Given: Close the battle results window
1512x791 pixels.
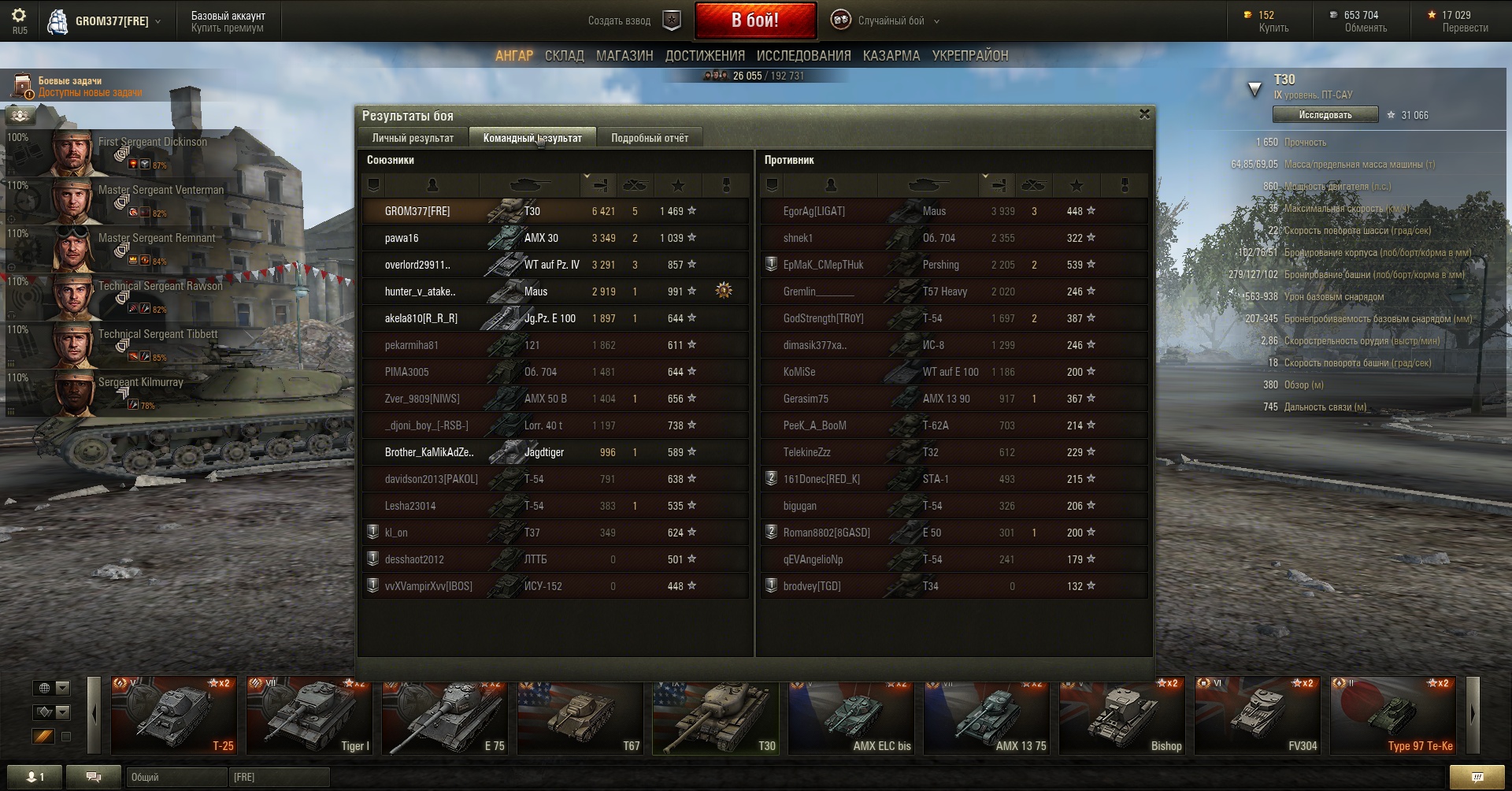Looking at the screenshot, I should [x=1144, y=114].
